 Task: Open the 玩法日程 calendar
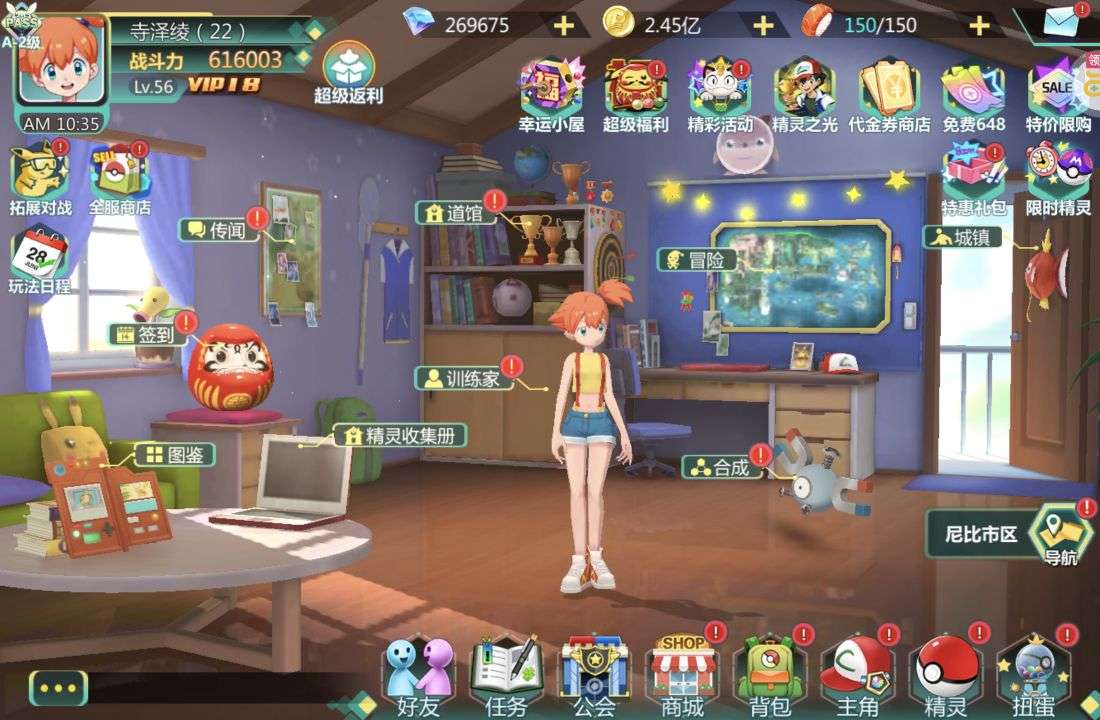click(39, 261)
